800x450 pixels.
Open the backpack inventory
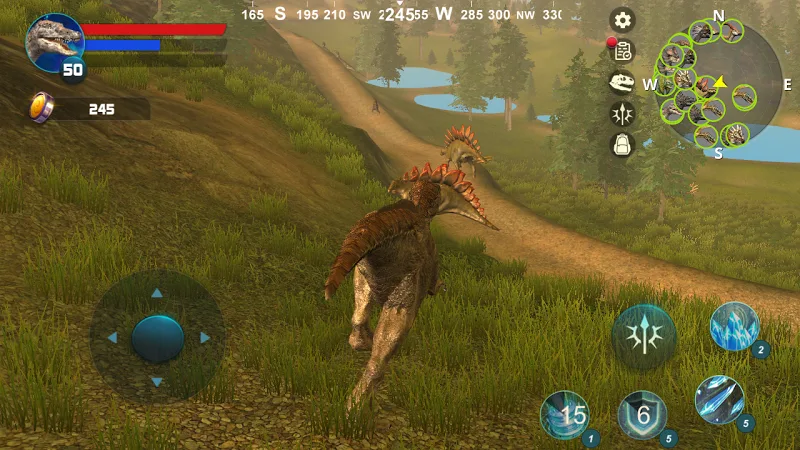coord(623,145)
